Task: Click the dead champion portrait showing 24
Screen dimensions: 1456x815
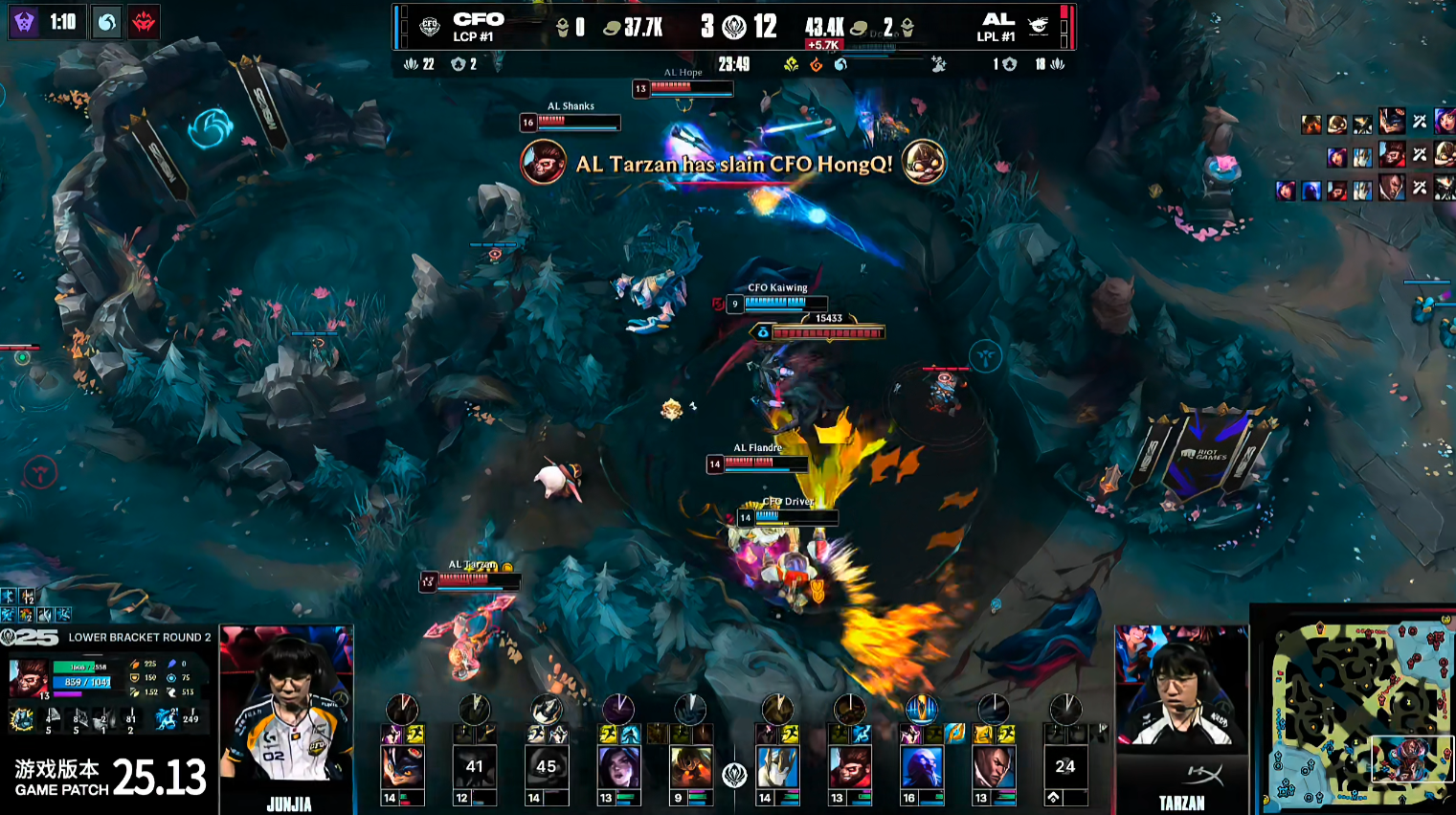Action: 1064,768
